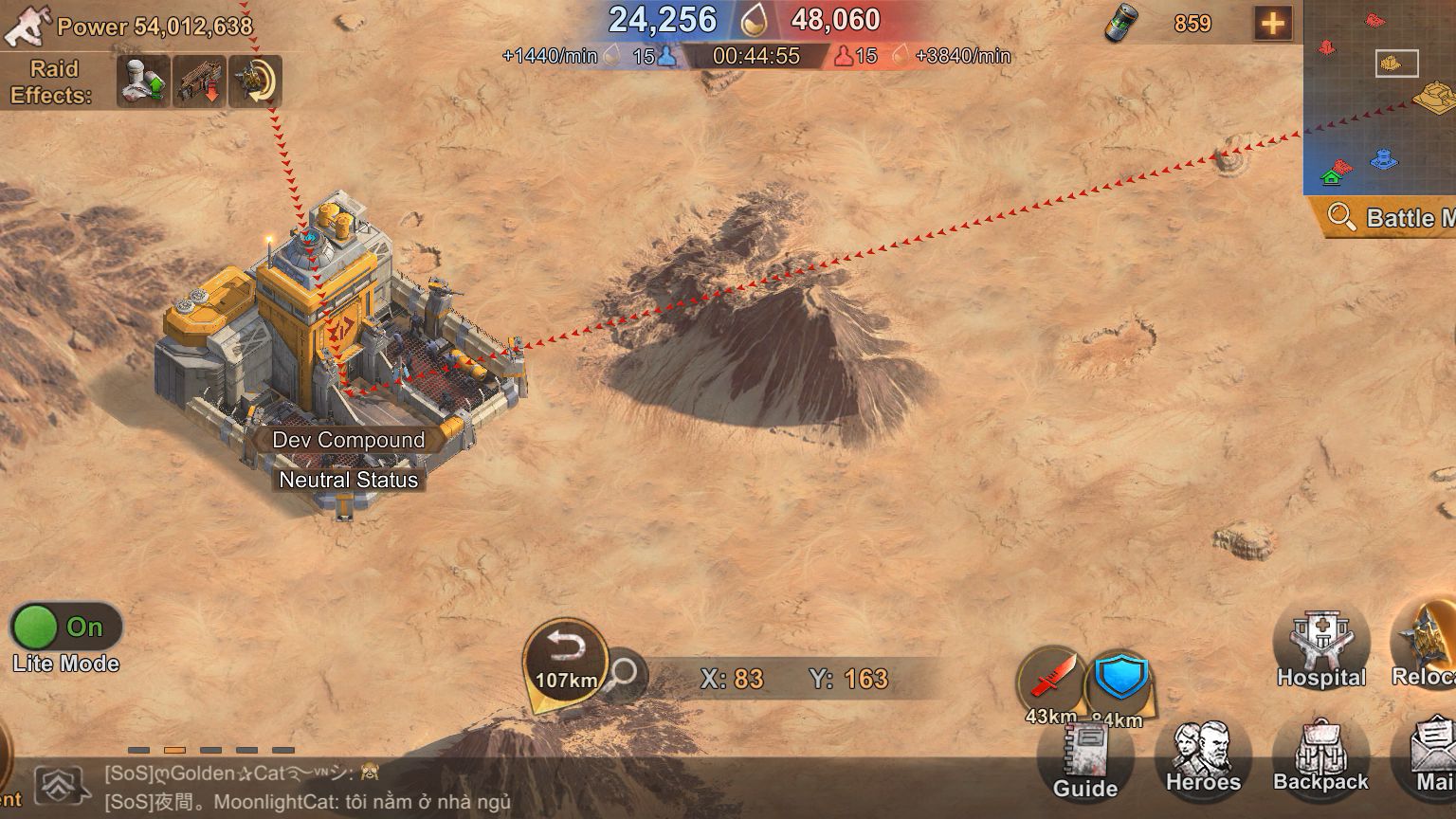The image size is (1456, 819).
Task: Click the Relocate button
Action: click(1425, 643)
